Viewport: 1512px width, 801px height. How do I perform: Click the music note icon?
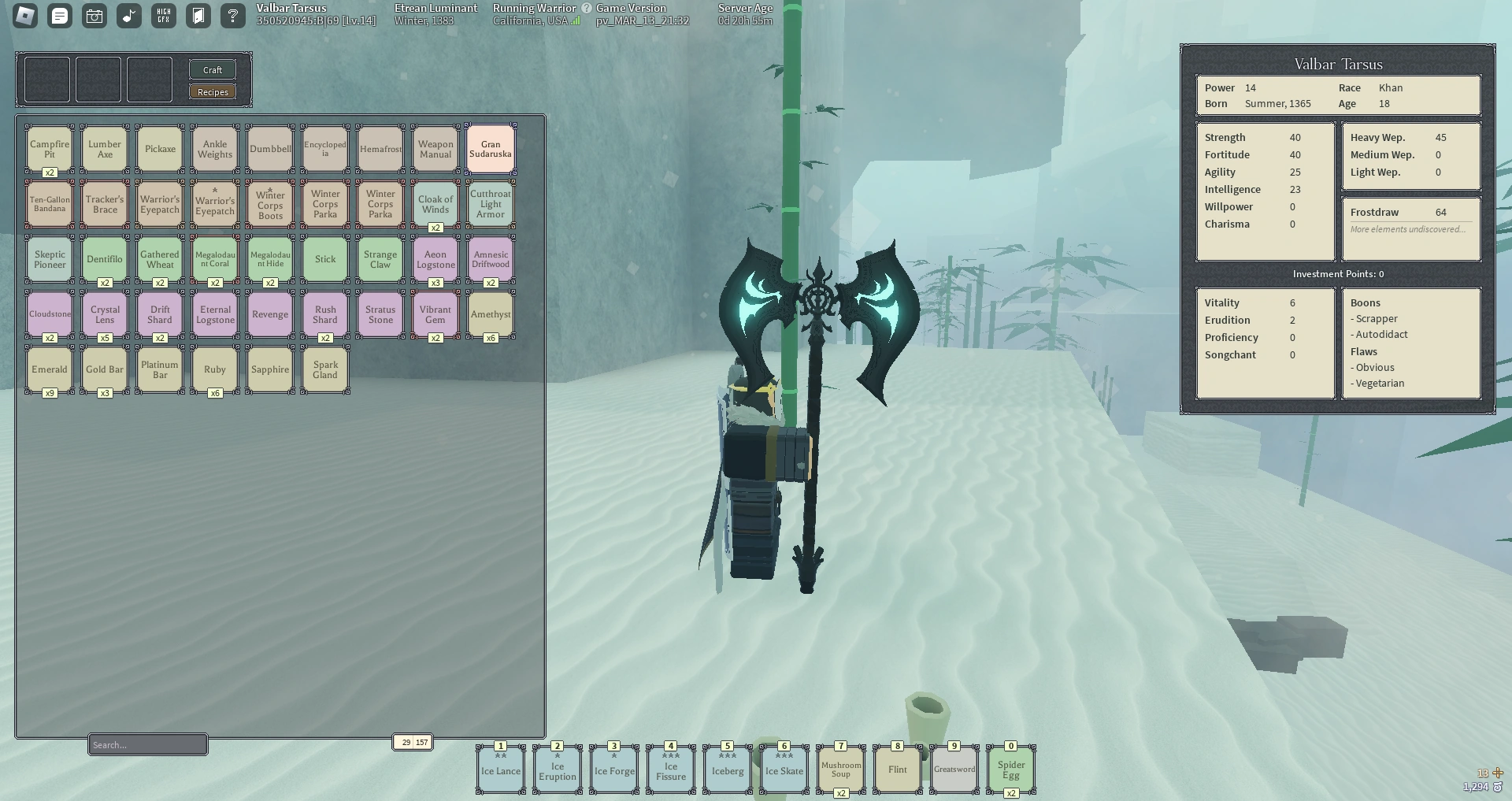tap(128, 16)
